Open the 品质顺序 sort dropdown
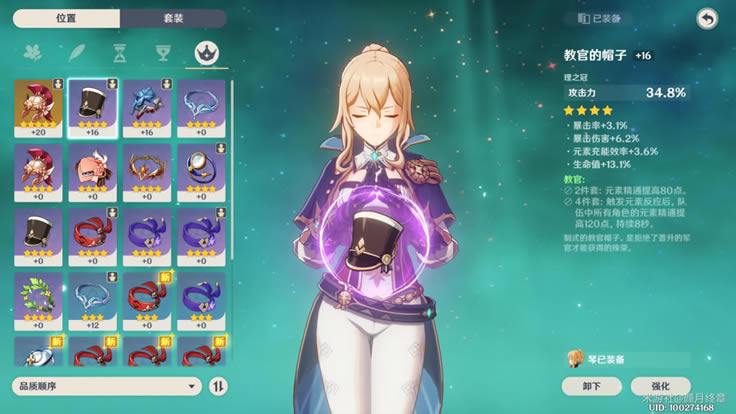The width and height of the screenshot is (736, 414). [106, 385]
